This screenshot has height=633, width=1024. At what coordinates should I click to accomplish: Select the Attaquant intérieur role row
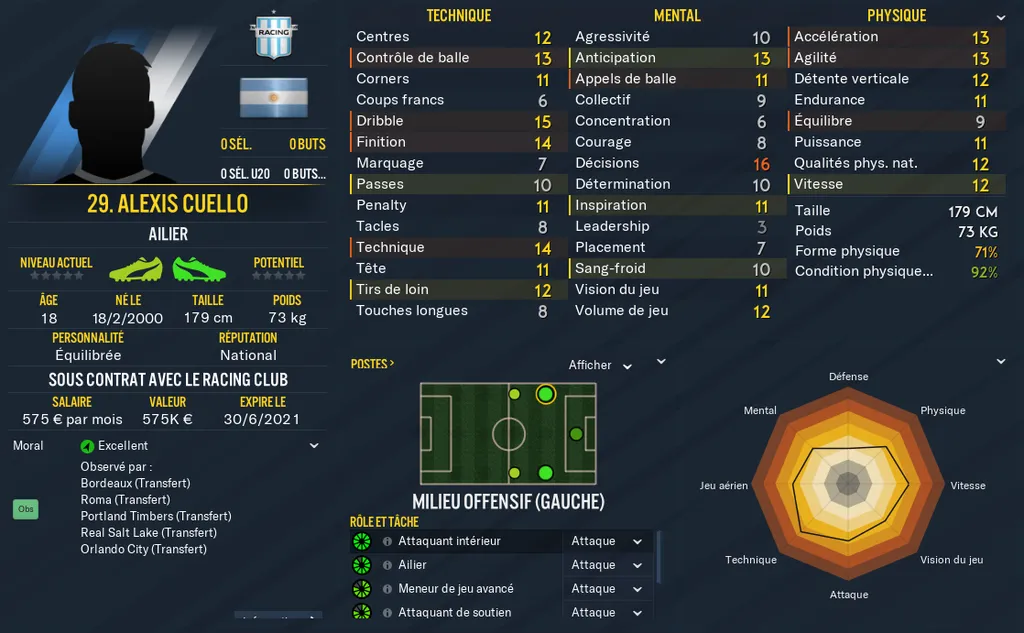coord(449,541)
